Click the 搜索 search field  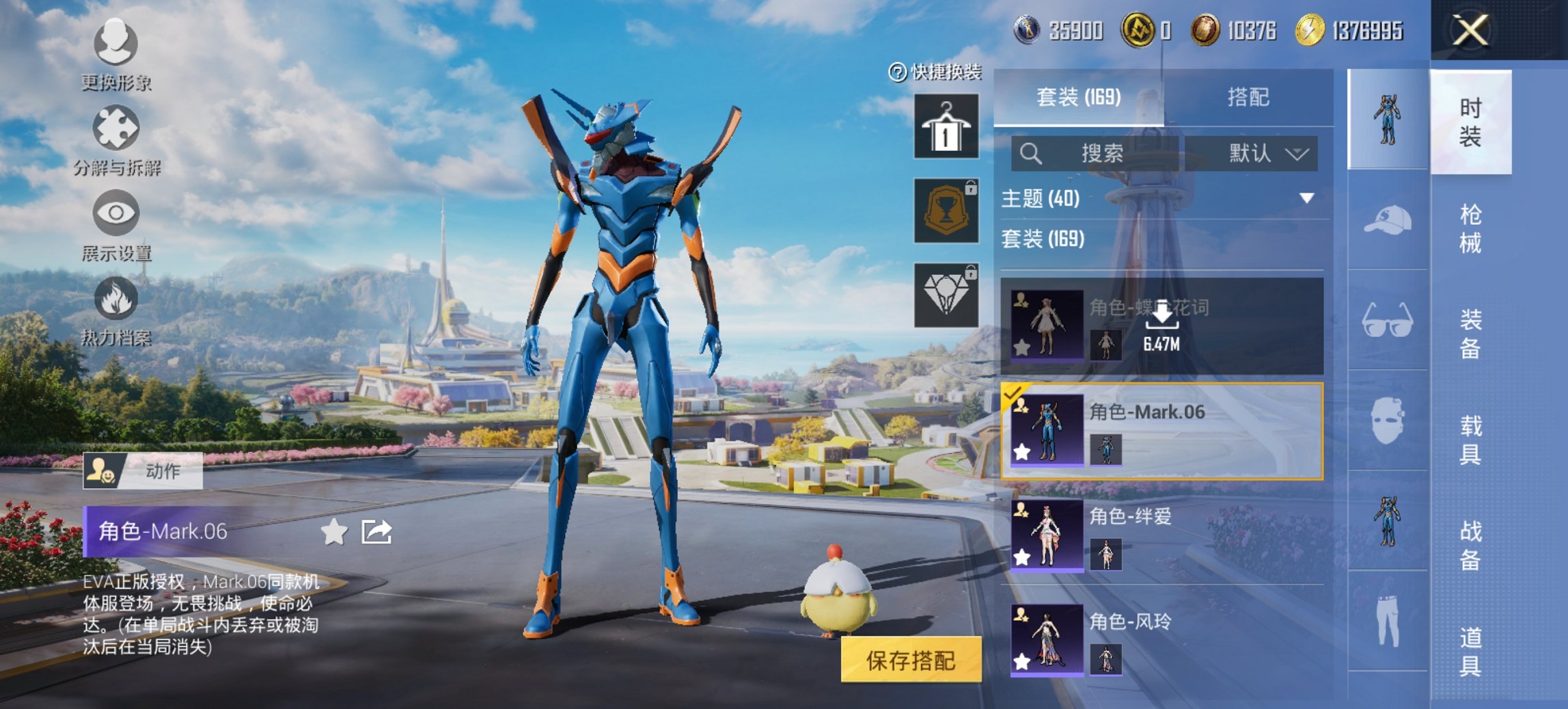(1095, 153)
